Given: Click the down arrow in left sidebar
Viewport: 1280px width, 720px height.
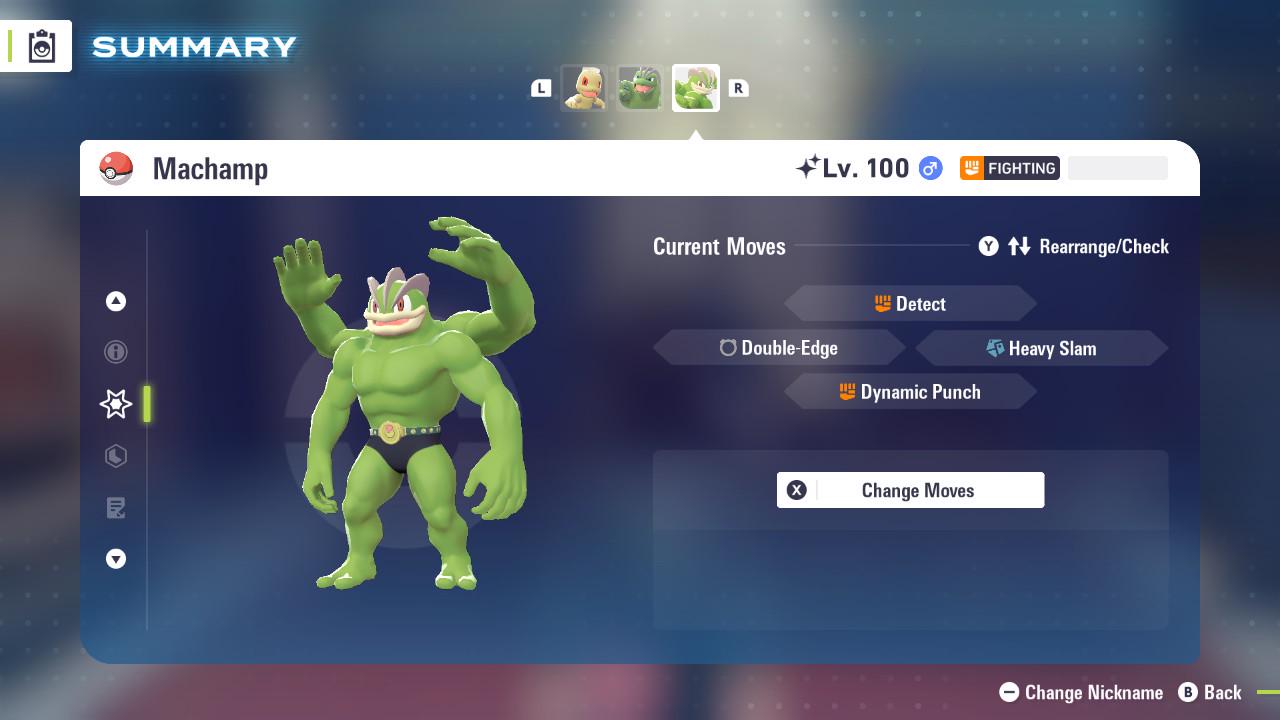Looking at the screenshot, I should click(x=115, y=559).
